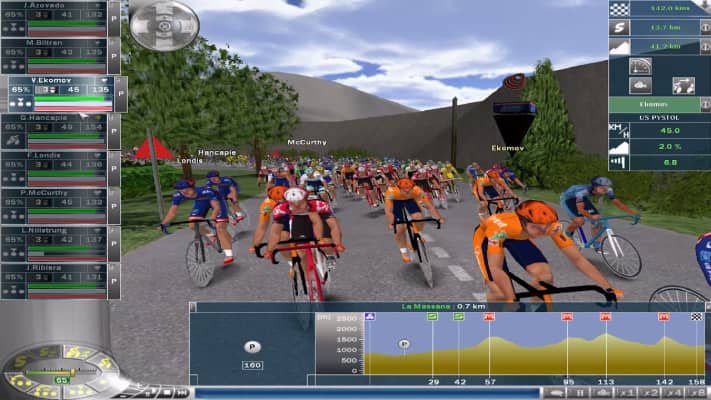The height and width of the screenshot is (400, 711).
Task: Click the sprint S icon in right panel
Action: (622, 28)
